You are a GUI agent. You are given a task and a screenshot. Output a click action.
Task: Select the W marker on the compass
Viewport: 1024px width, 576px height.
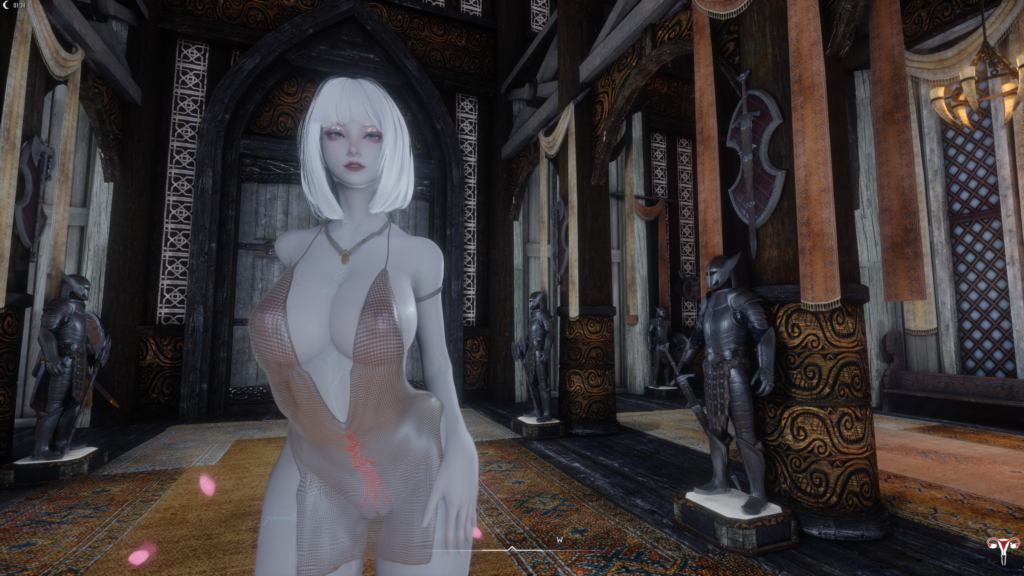(560, 539)
